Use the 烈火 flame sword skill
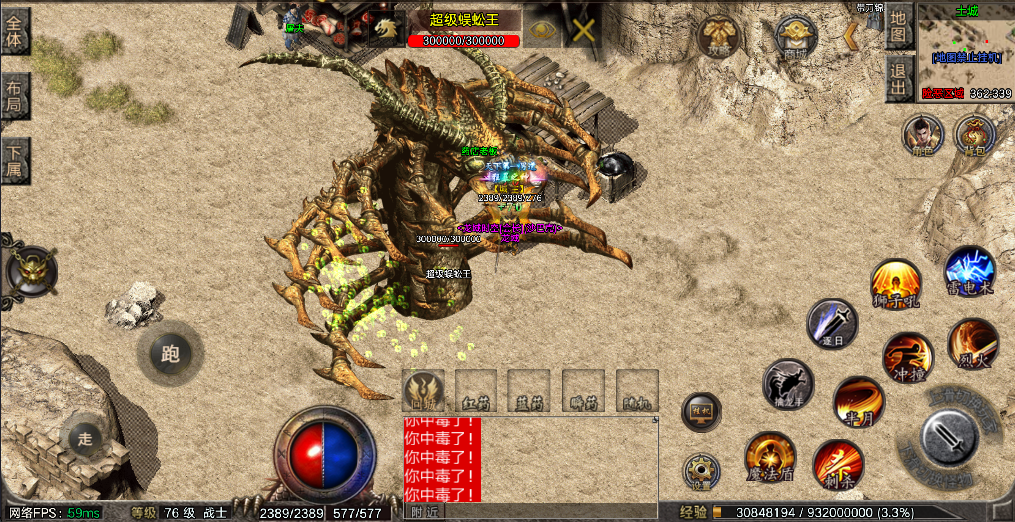Image resolution: width=1015 pixels, height=522 pixels. pos(972,343)
